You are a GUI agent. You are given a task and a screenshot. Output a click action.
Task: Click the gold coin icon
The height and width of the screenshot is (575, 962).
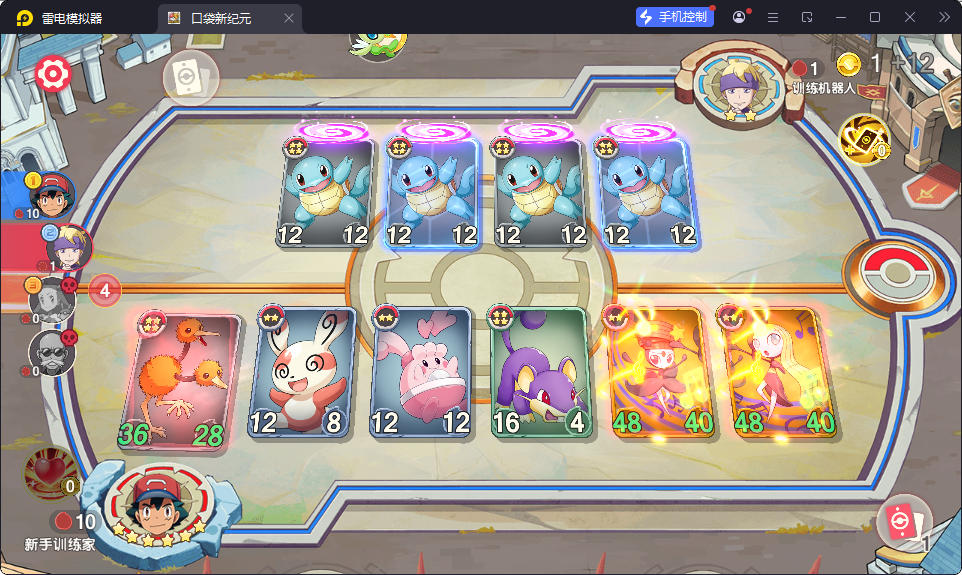click(x=849, y=65)
